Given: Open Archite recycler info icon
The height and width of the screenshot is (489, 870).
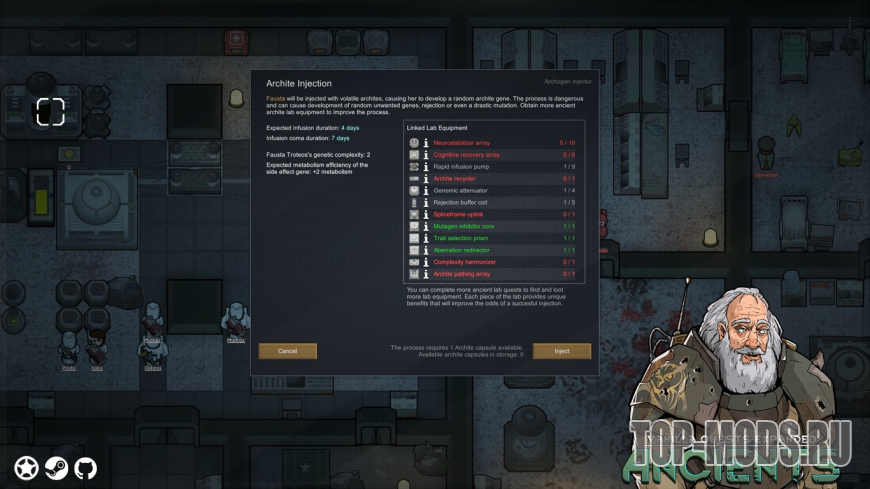Looking at the screenshot, I should 426,179.
